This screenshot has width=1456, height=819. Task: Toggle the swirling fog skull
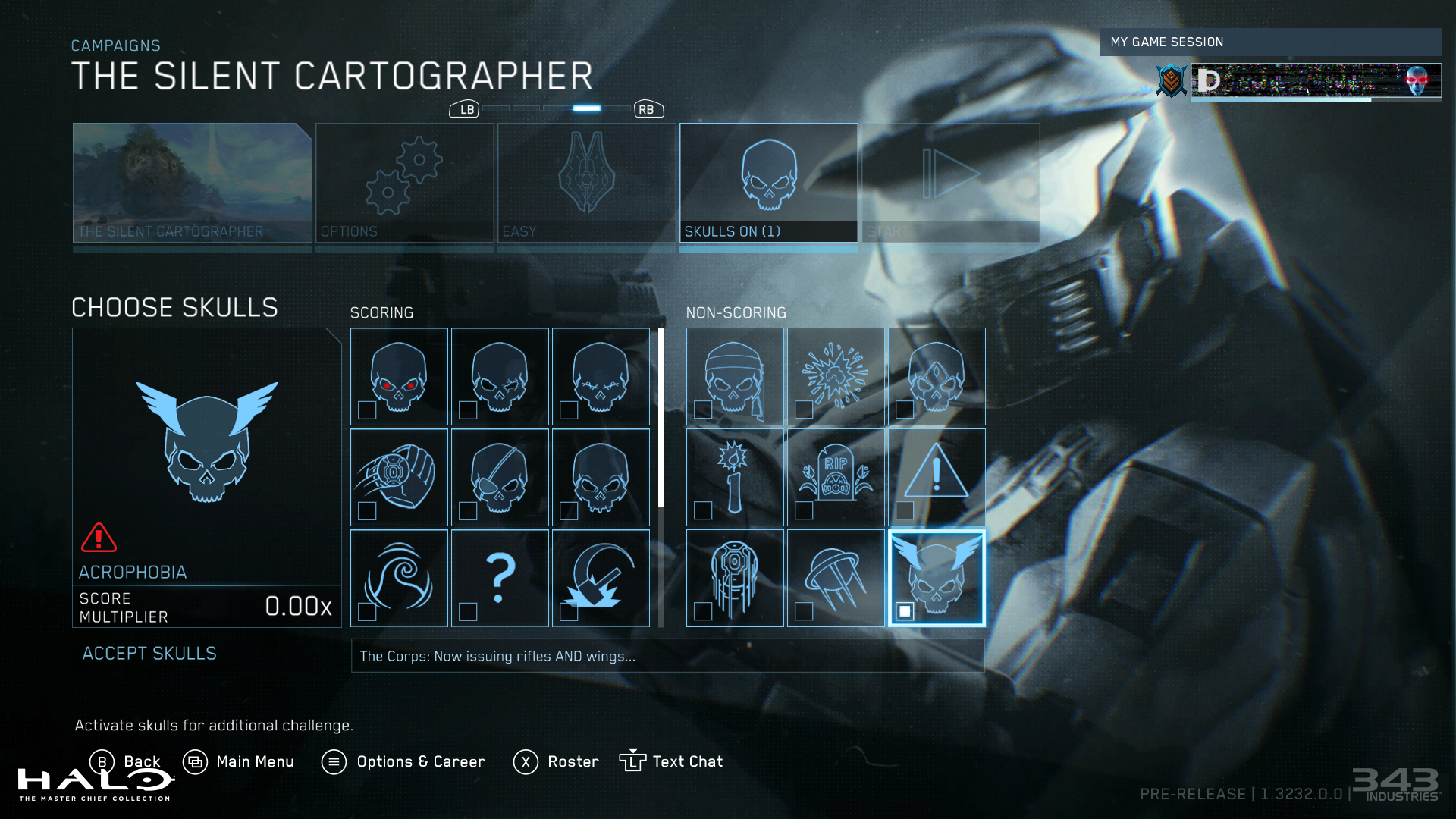[399, 578]
